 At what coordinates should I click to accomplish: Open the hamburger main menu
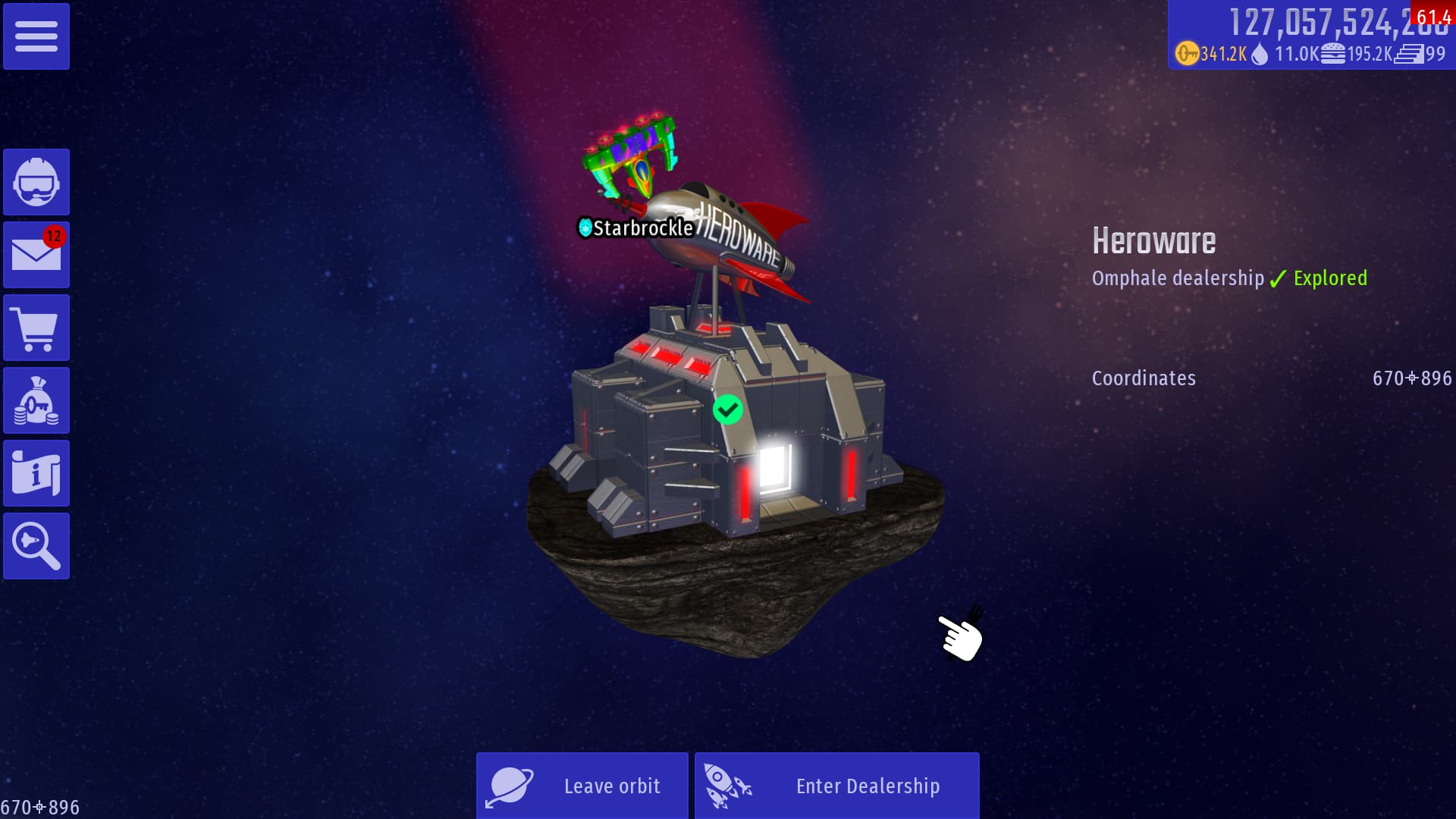pos(36,36)
